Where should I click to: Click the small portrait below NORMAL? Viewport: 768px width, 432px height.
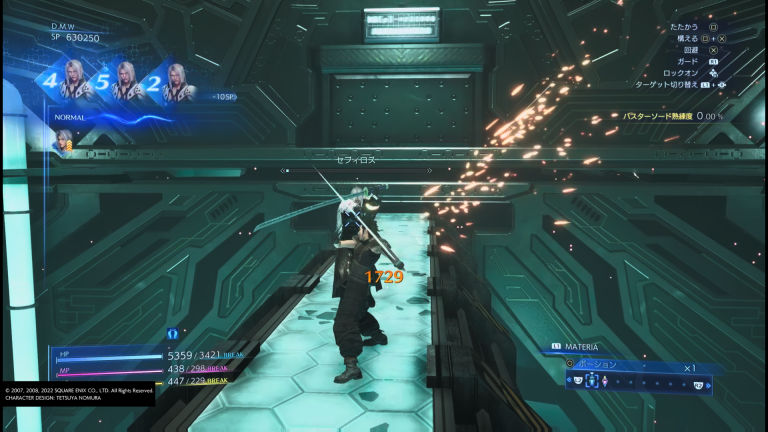click(66, 142)
